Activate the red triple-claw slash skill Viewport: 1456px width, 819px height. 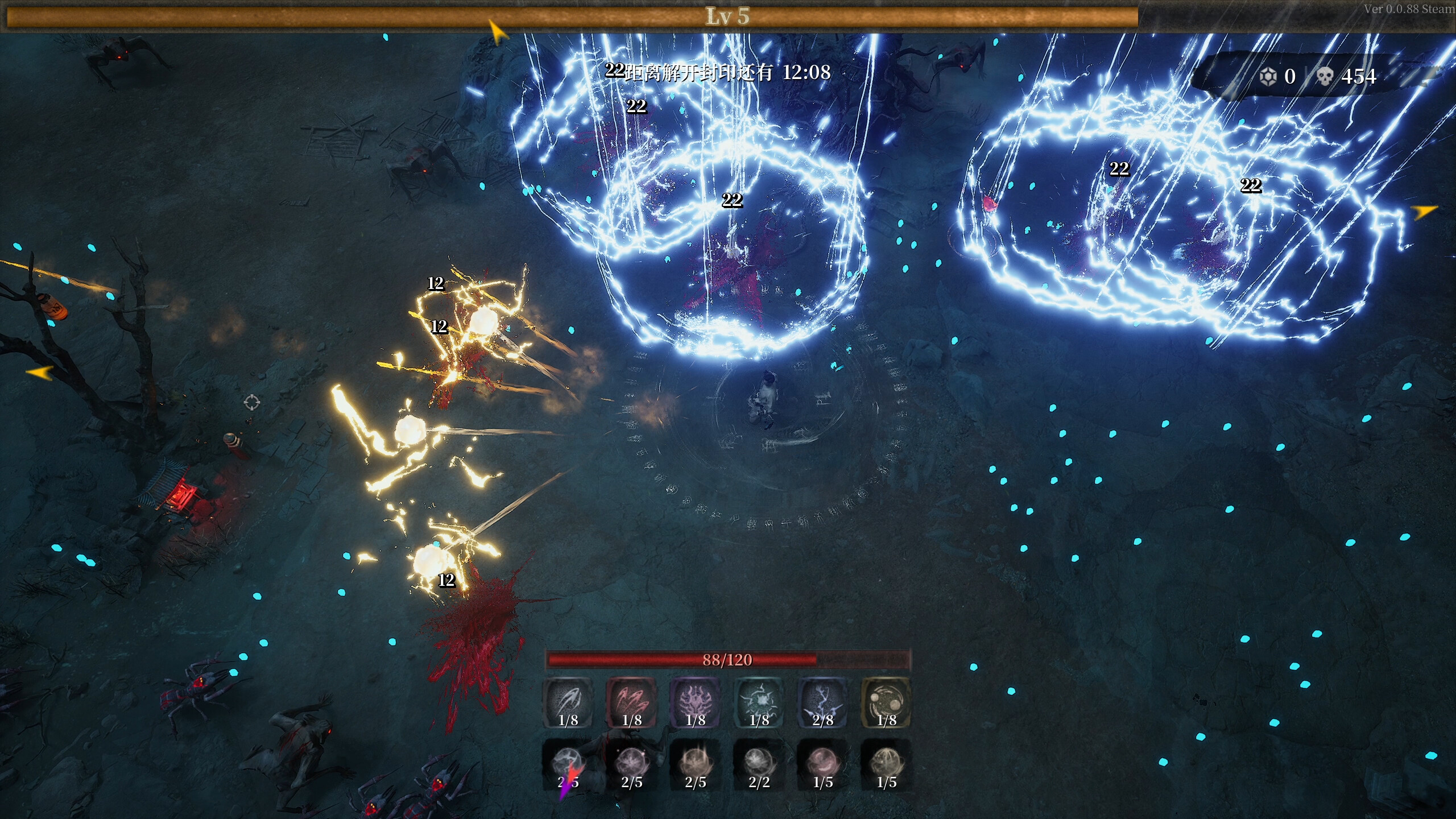click(631, 702)
